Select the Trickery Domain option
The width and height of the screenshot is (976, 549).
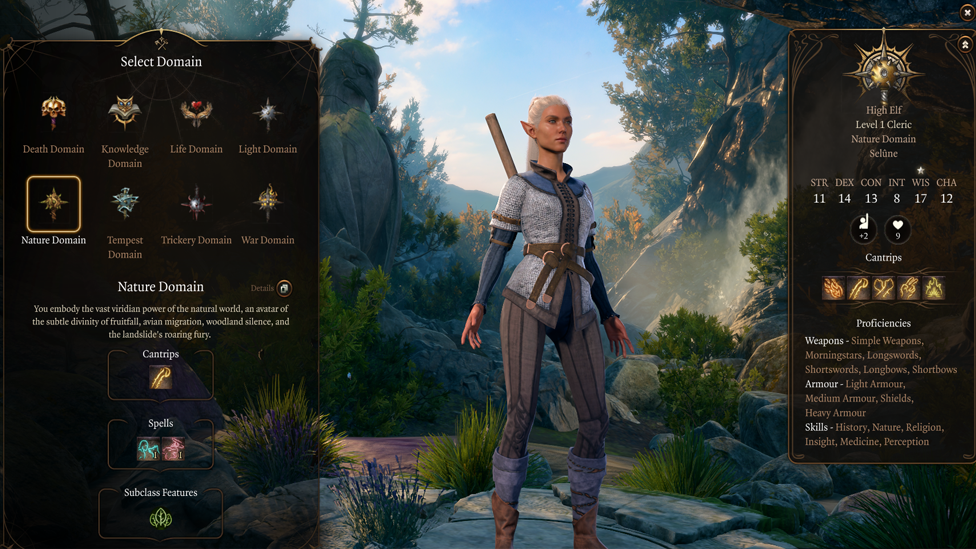point(196,204)
